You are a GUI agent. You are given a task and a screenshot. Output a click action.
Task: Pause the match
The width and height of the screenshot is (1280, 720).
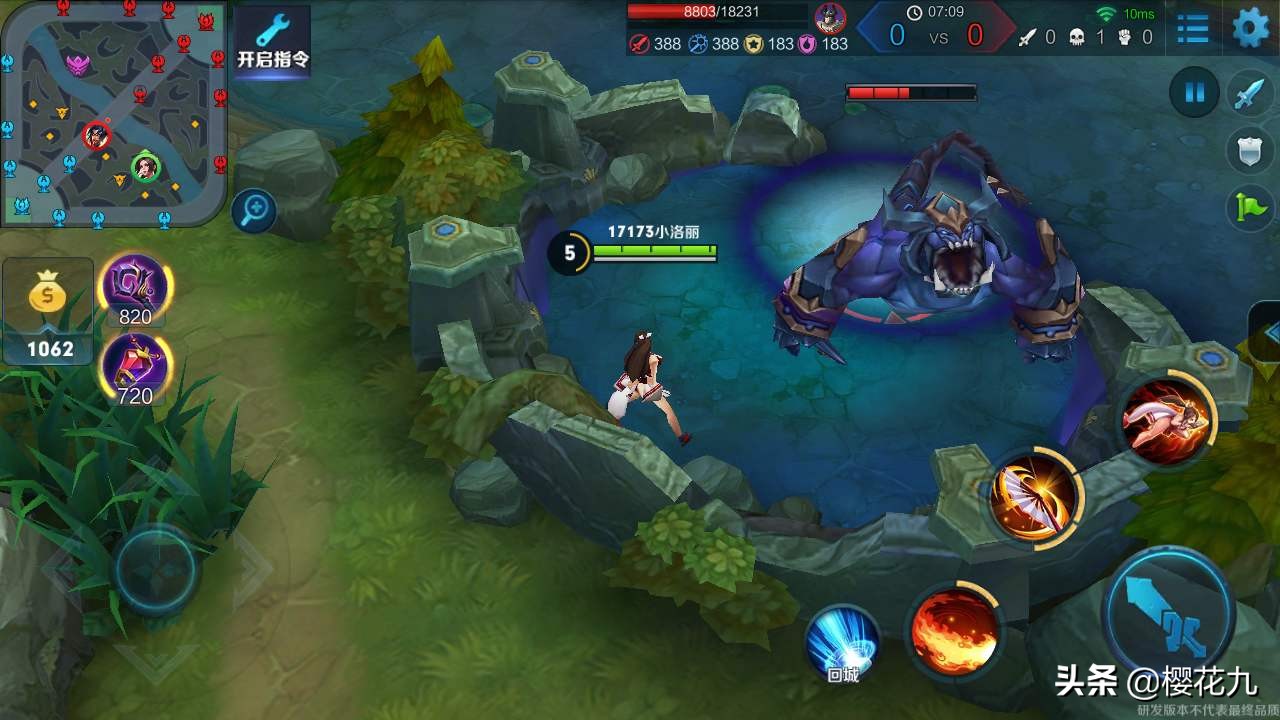(x=1194, y=93)
